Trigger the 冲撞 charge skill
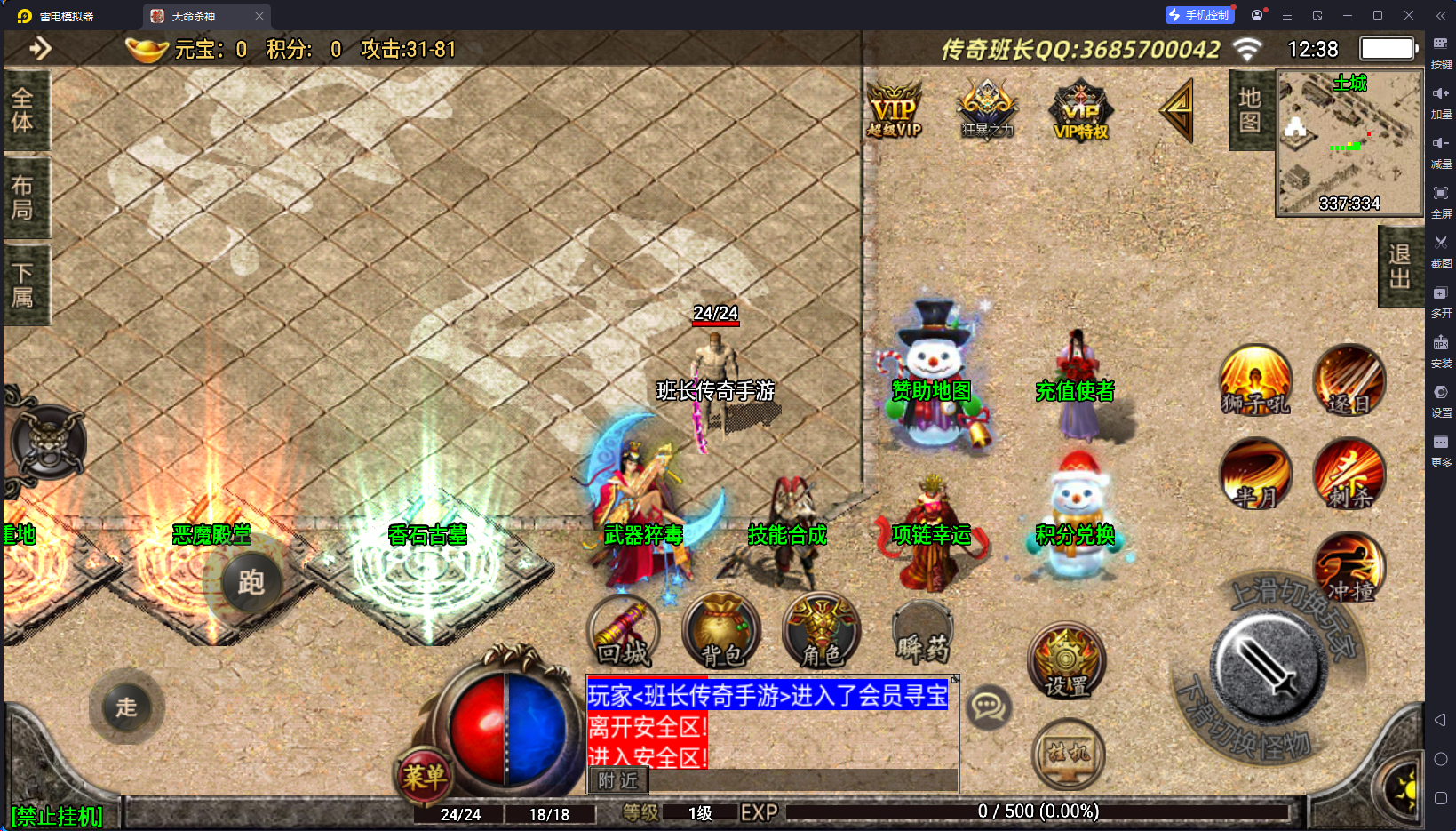Image resolution: width=1456 pixels, height=831 pixels. 1349,568
